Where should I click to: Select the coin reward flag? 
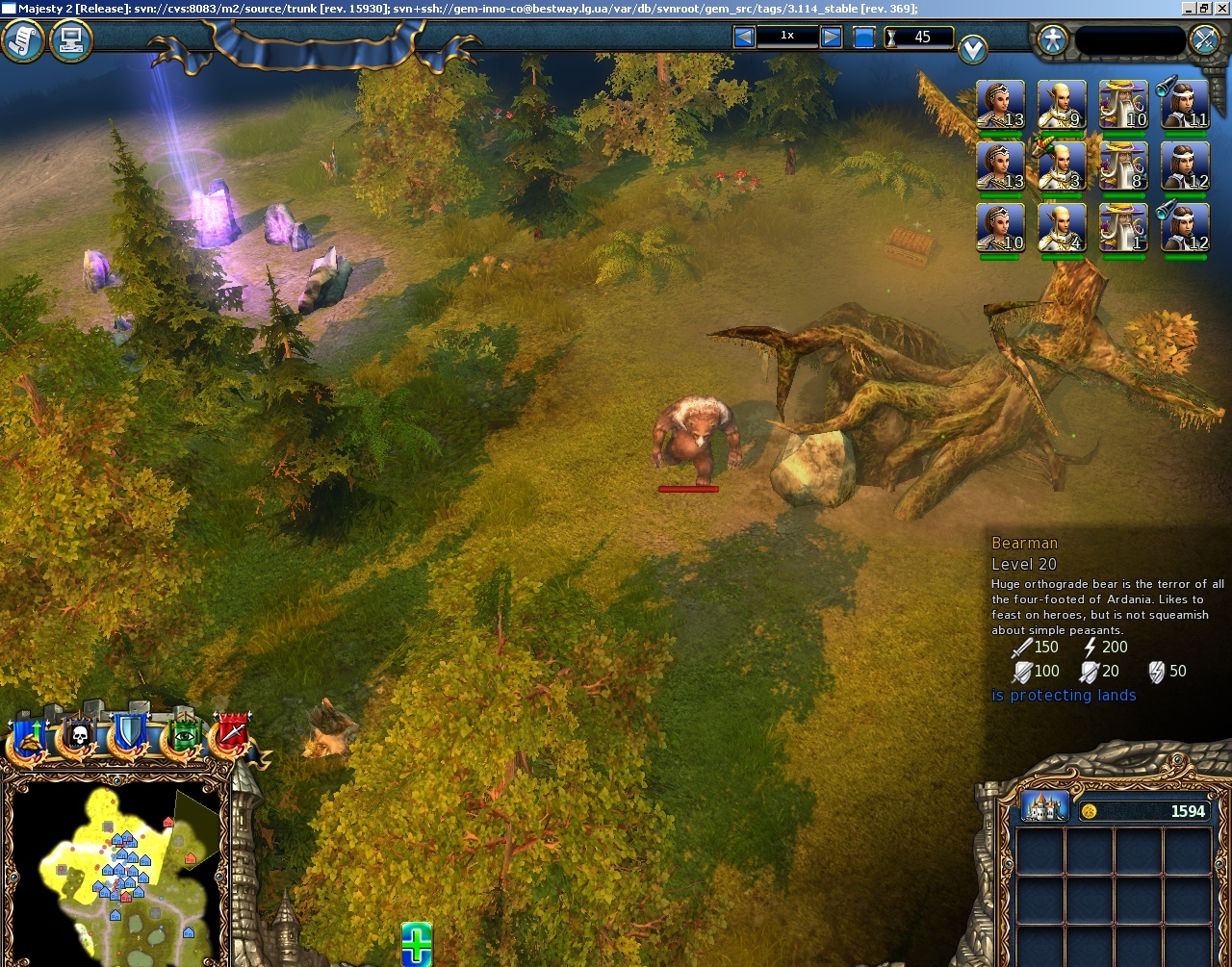[29, 736]
